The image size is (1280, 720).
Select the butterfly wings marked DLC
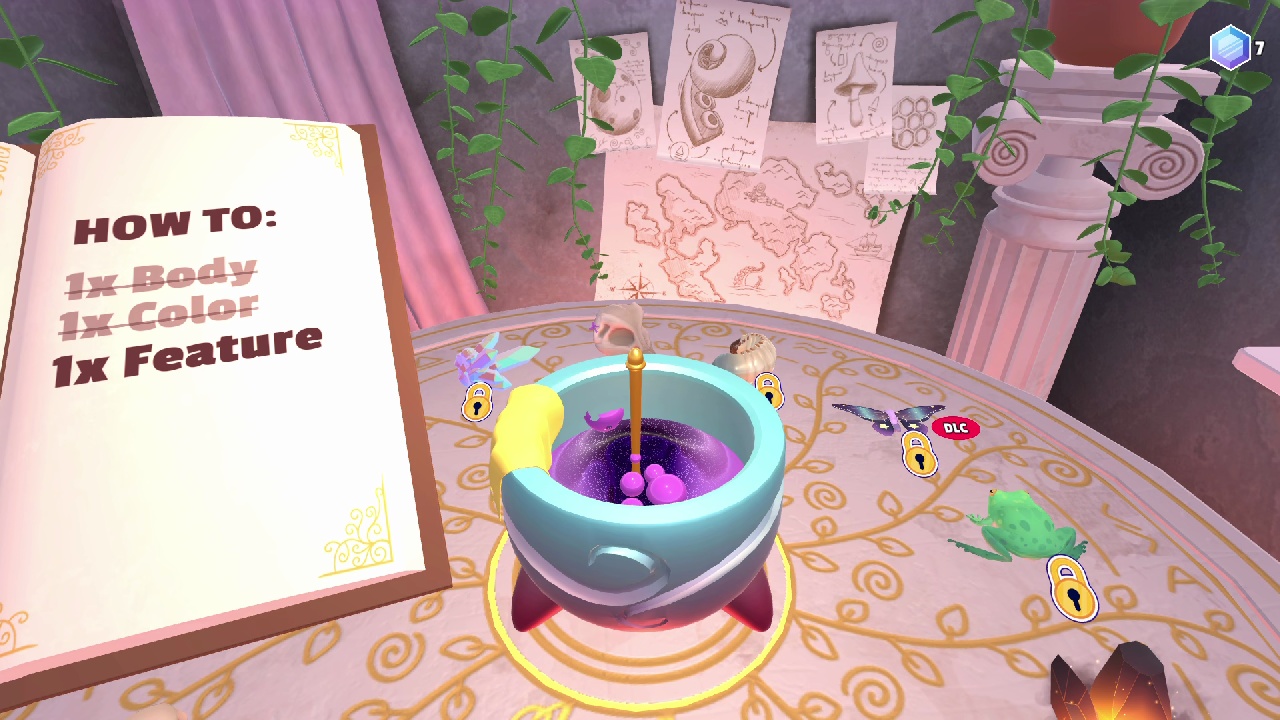890,415
